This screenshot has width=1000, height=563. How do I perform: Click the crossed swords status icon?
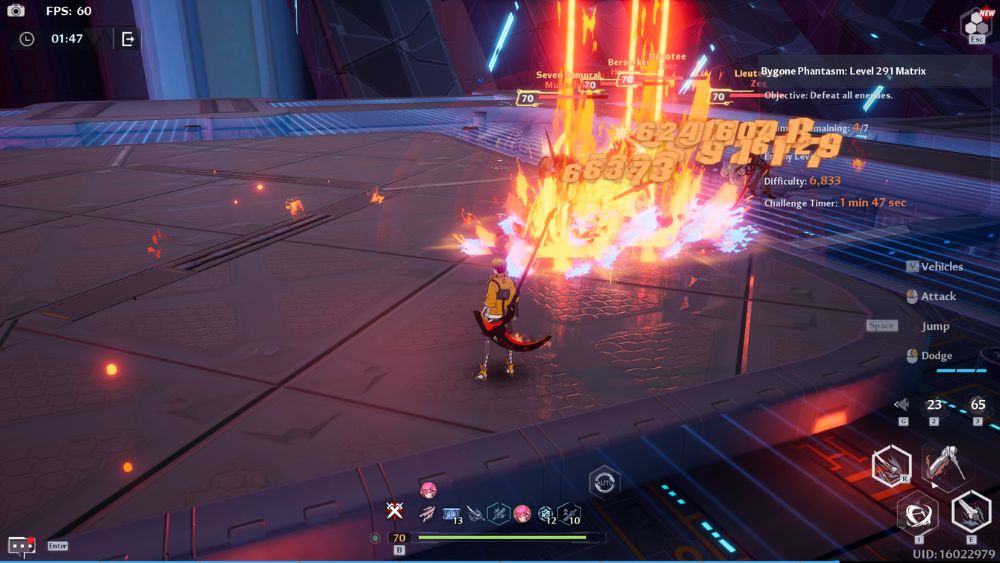tap(395, 511)
